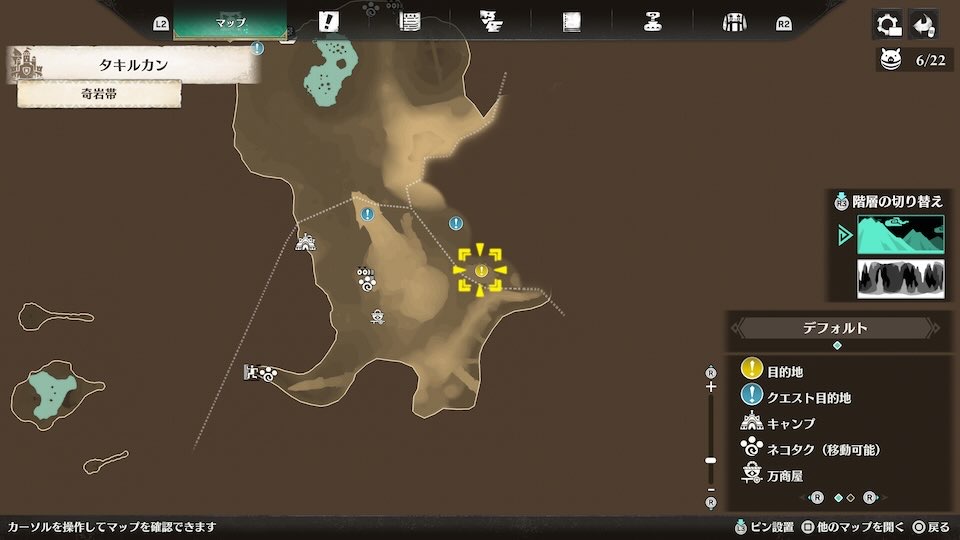
Task: Select the yellow 目的地 marker on map
Action: 481,271
